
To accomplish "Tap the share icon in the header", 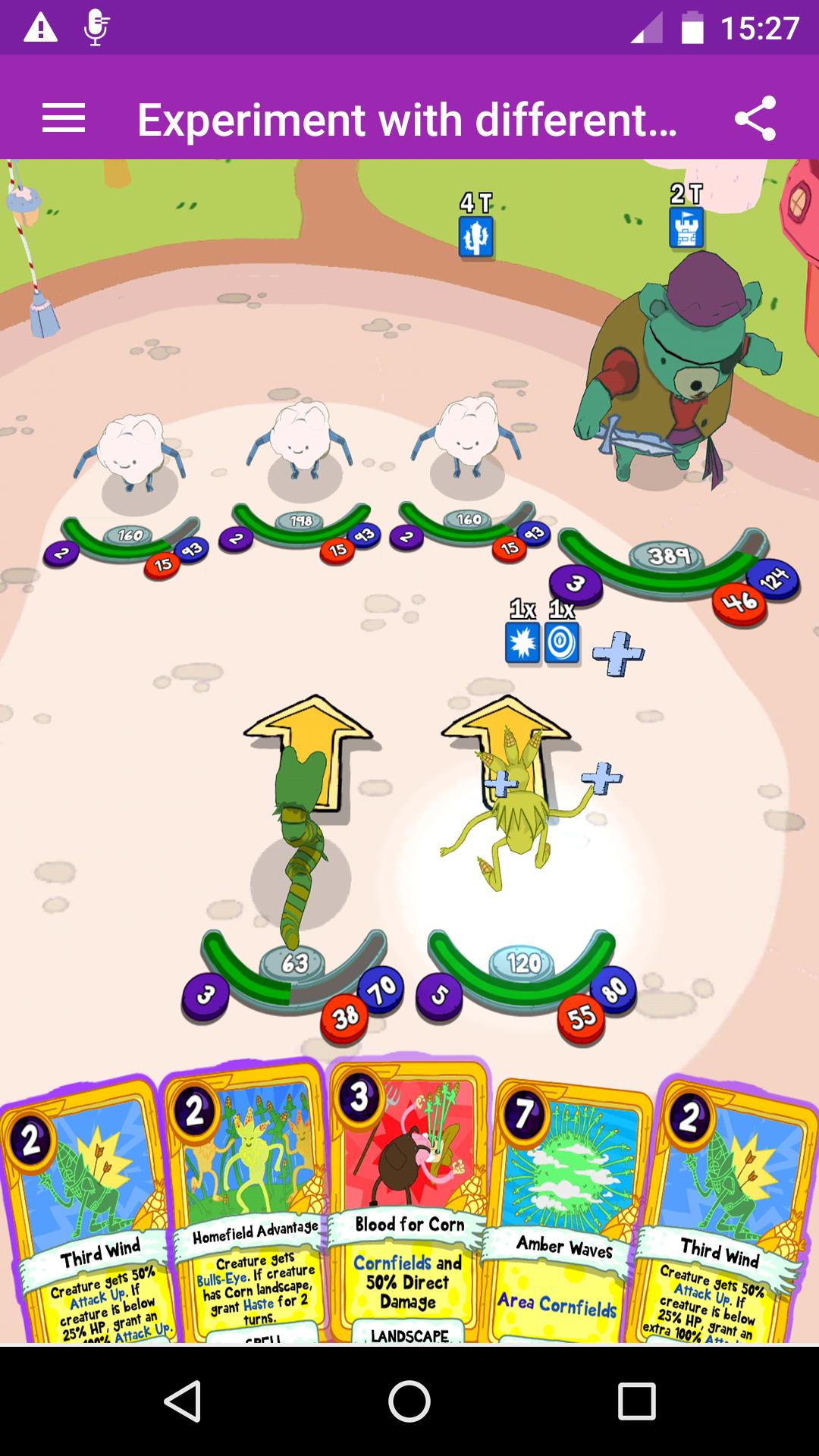I will coord(755,119).
